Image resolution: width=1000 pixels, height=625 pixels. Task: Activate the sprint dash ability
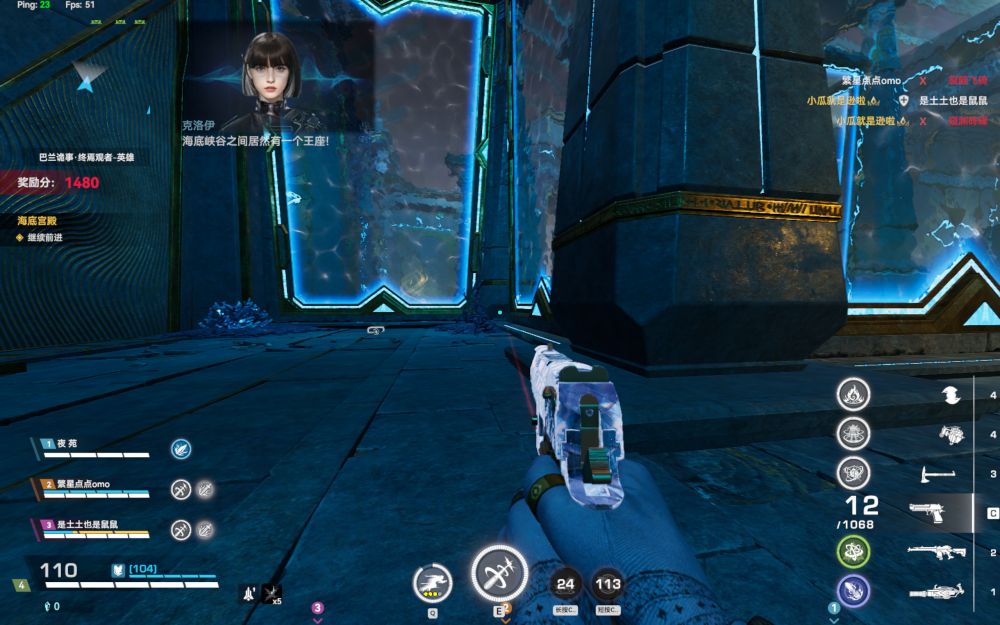click(433, 580)
